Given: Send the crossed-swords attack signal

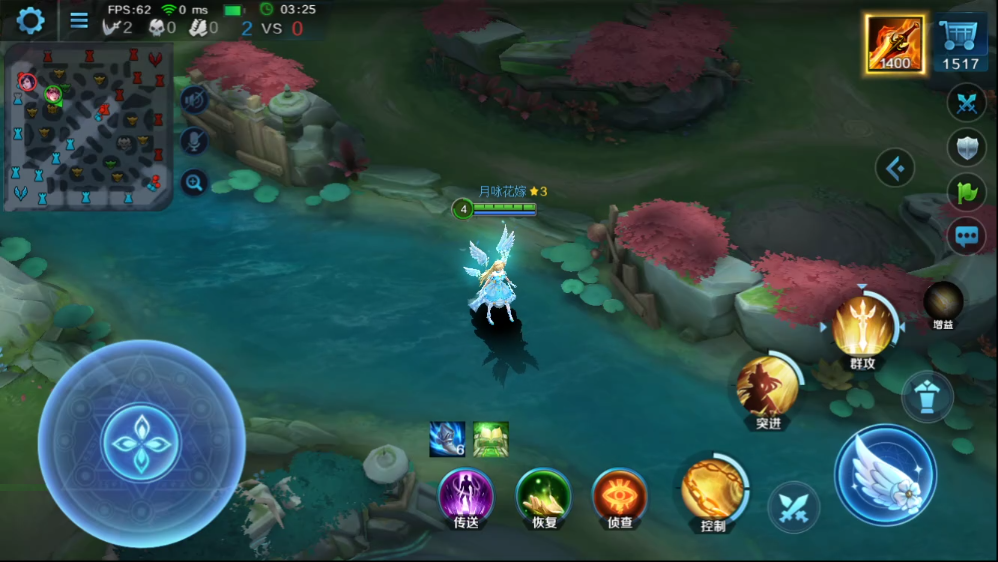Looking at the screenshot, I should pos(965,103).
